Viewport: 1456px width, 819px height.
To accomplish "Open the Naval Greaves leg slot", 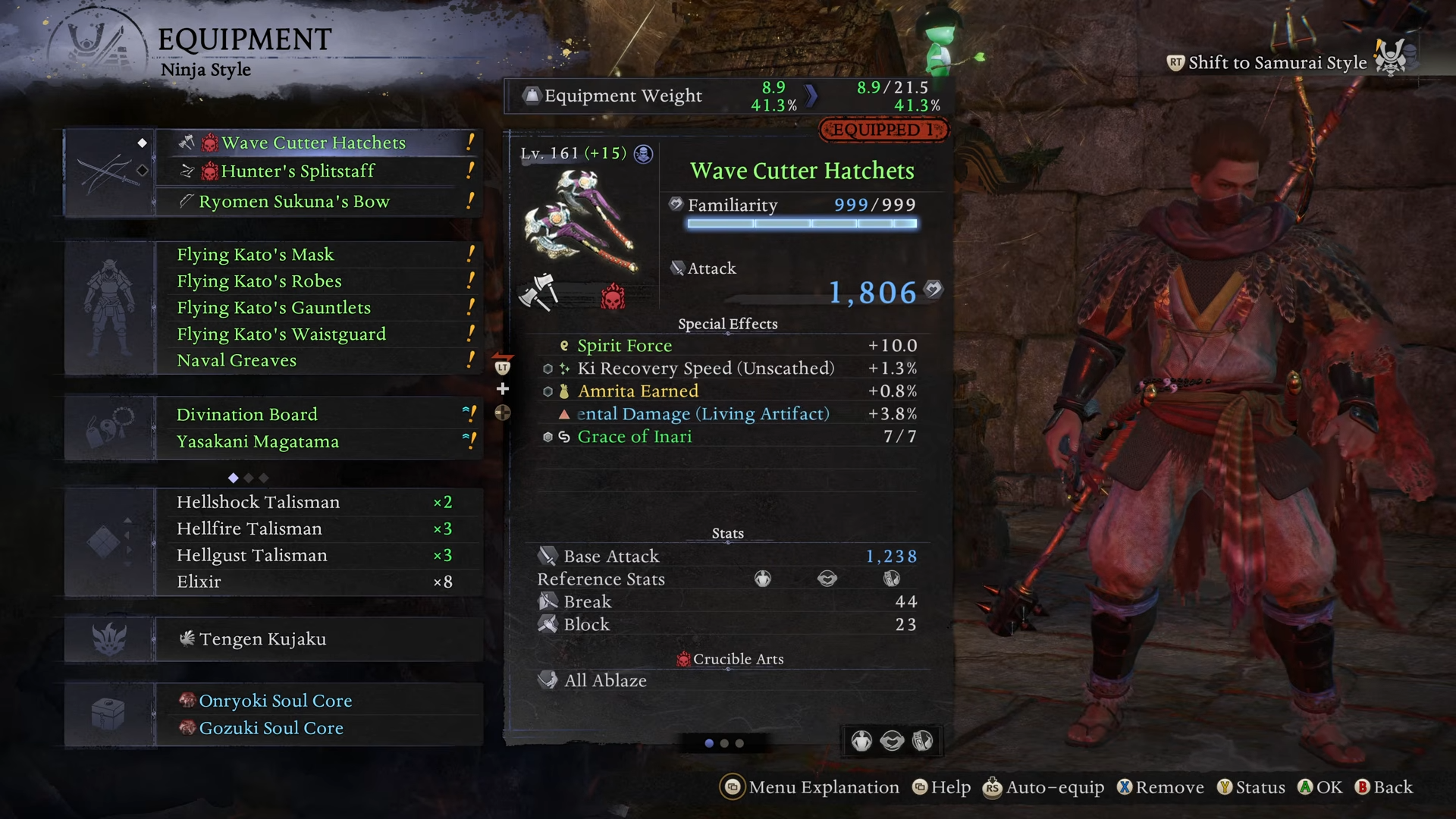I will point(237,361).
